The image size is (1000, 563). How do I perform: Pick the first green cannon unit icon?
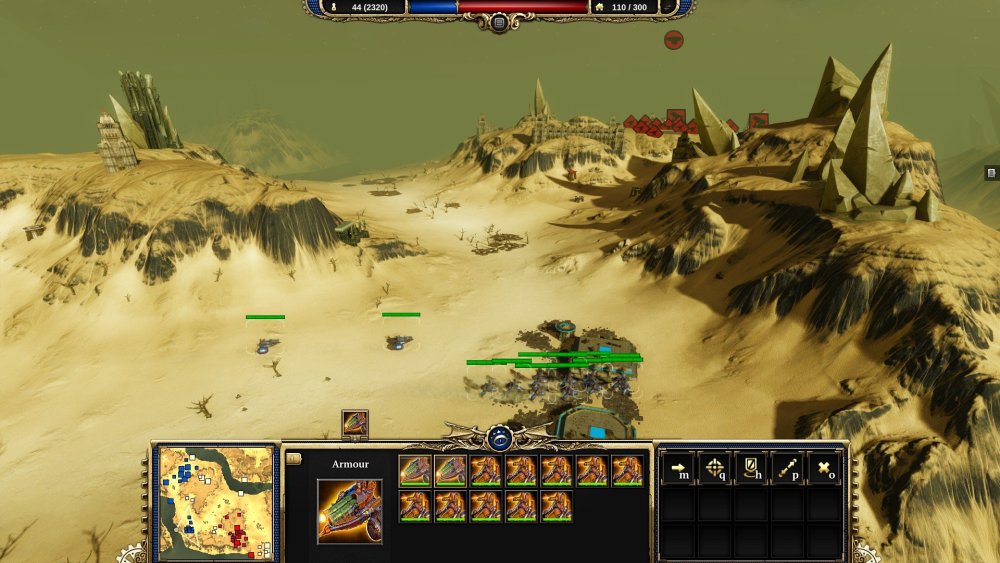click(415, 470)
